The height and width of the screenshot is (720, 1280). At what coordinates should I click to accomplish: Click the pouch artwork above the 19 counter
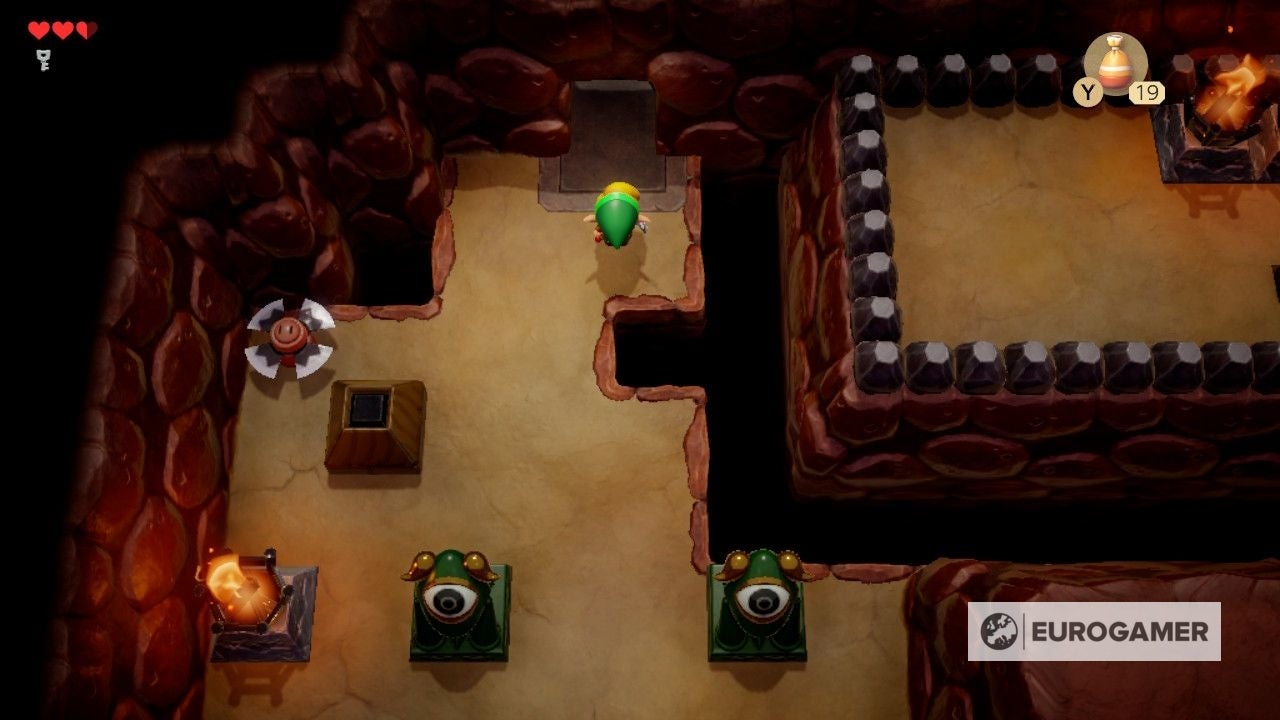[x=1118, y=70]
